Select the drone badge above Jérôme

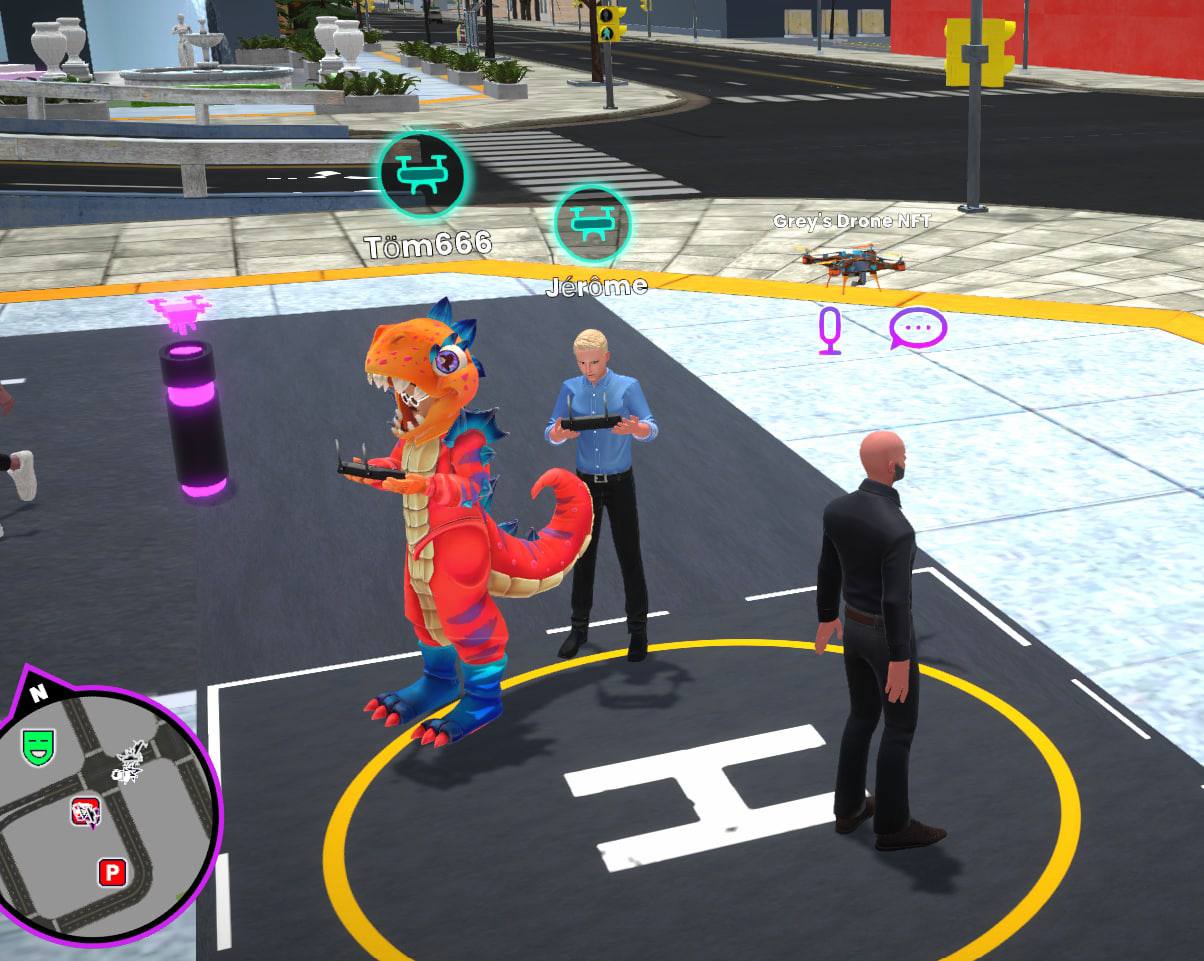592,223
